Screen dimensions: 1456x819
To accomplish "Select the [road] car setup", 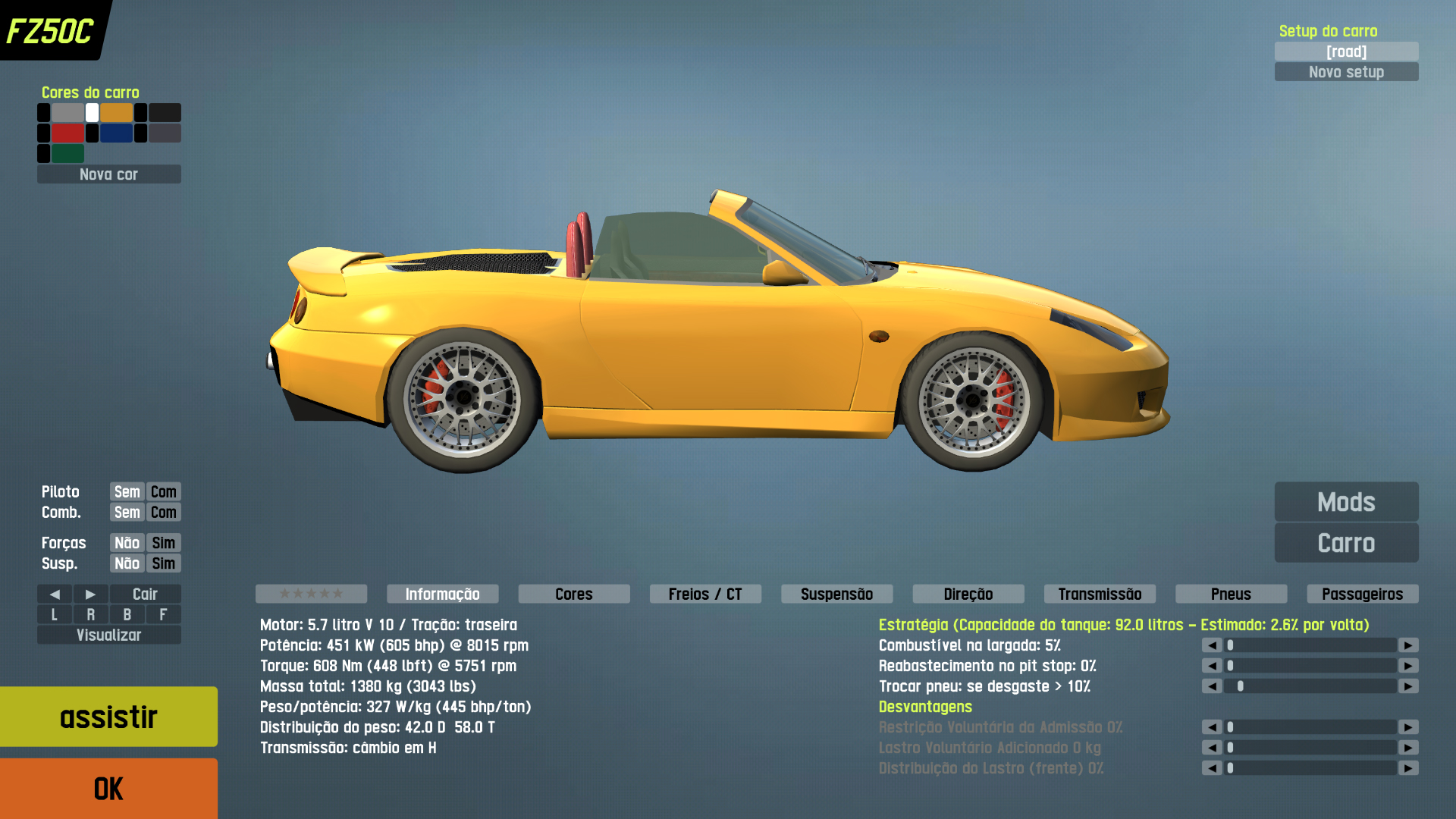I will 1346,52.
